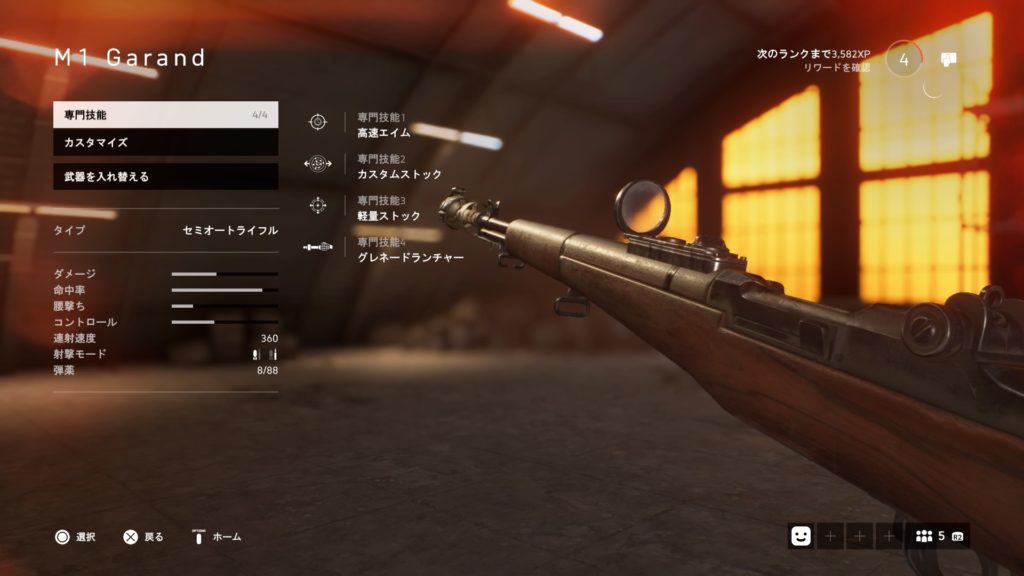Viewport: 1024px width, 576px height.
Task: Select the 専門技能 menu entry
Action: point(165,115)
